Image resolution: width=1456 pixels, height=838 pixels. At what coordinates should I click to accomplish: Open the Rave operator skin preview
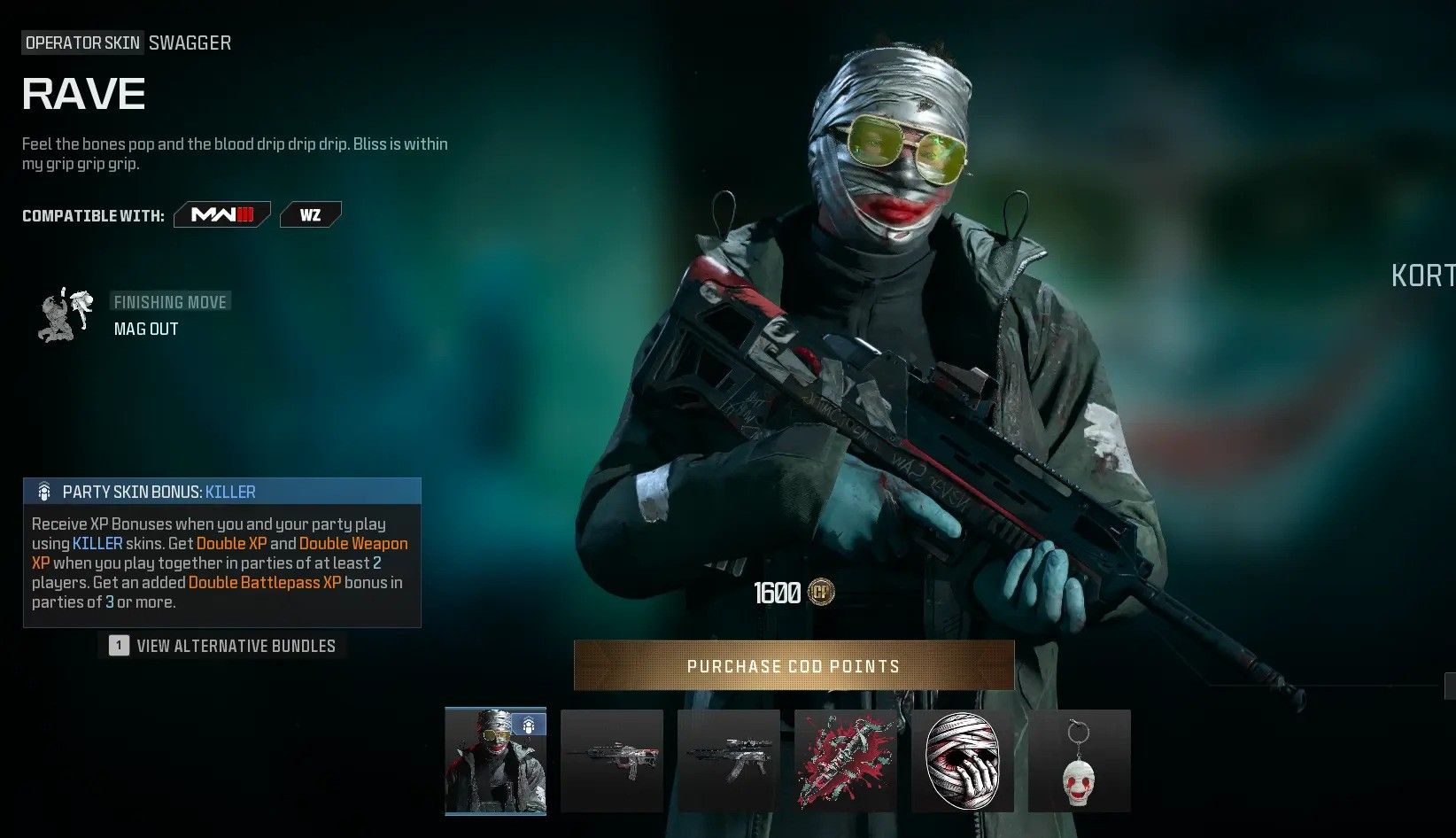[495, 761]
